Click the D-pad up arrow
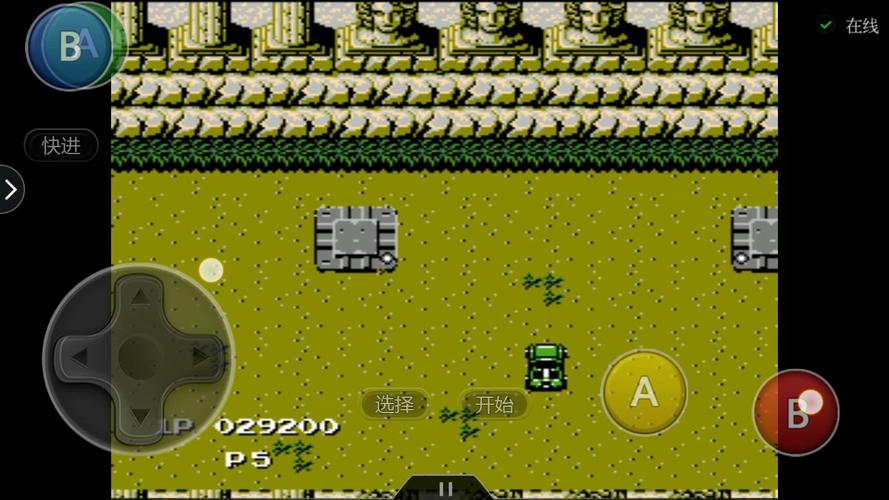 coord(140,297)
